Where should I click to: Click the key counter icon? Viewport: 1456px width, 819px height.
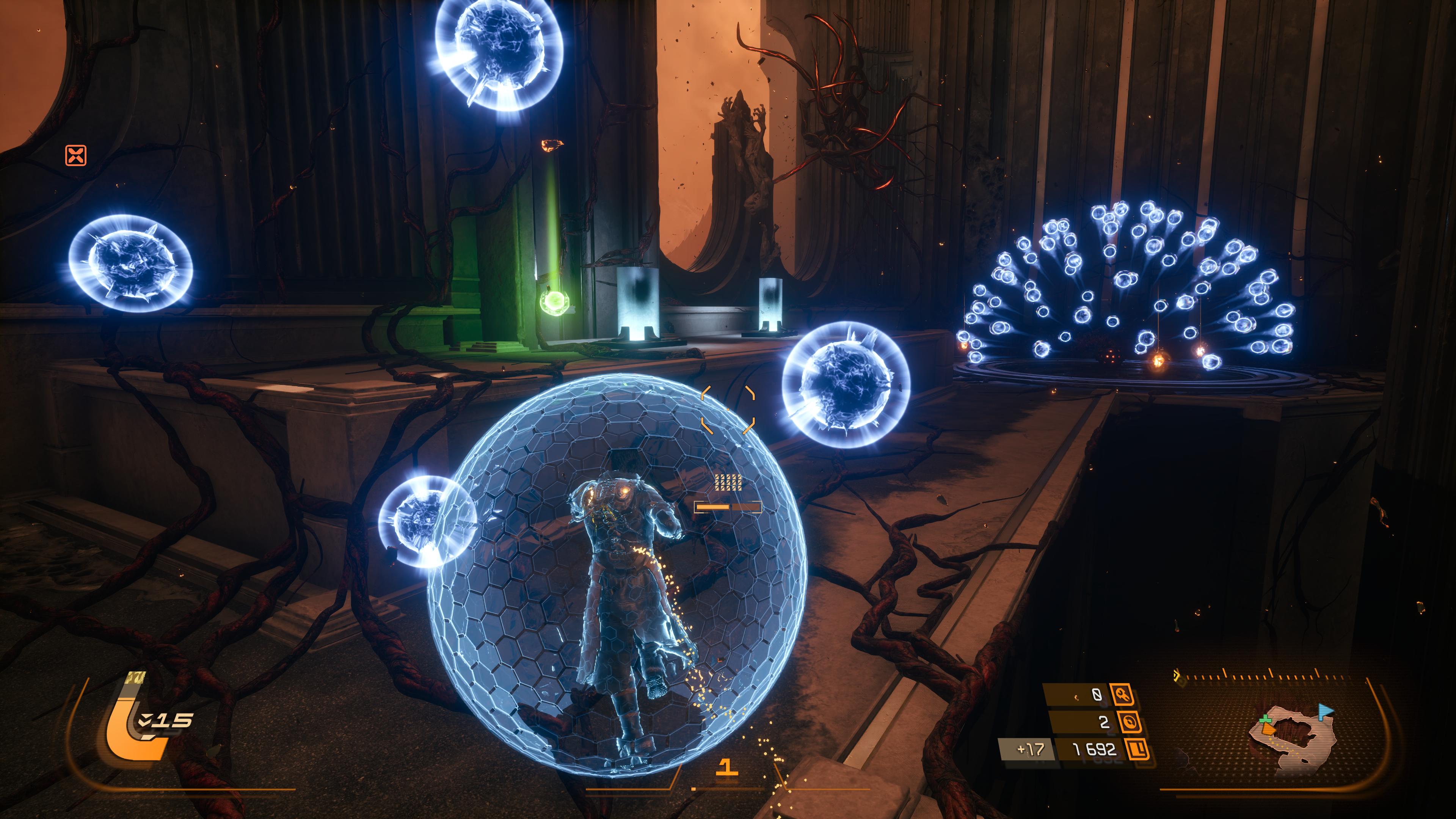coord(1122,694)
